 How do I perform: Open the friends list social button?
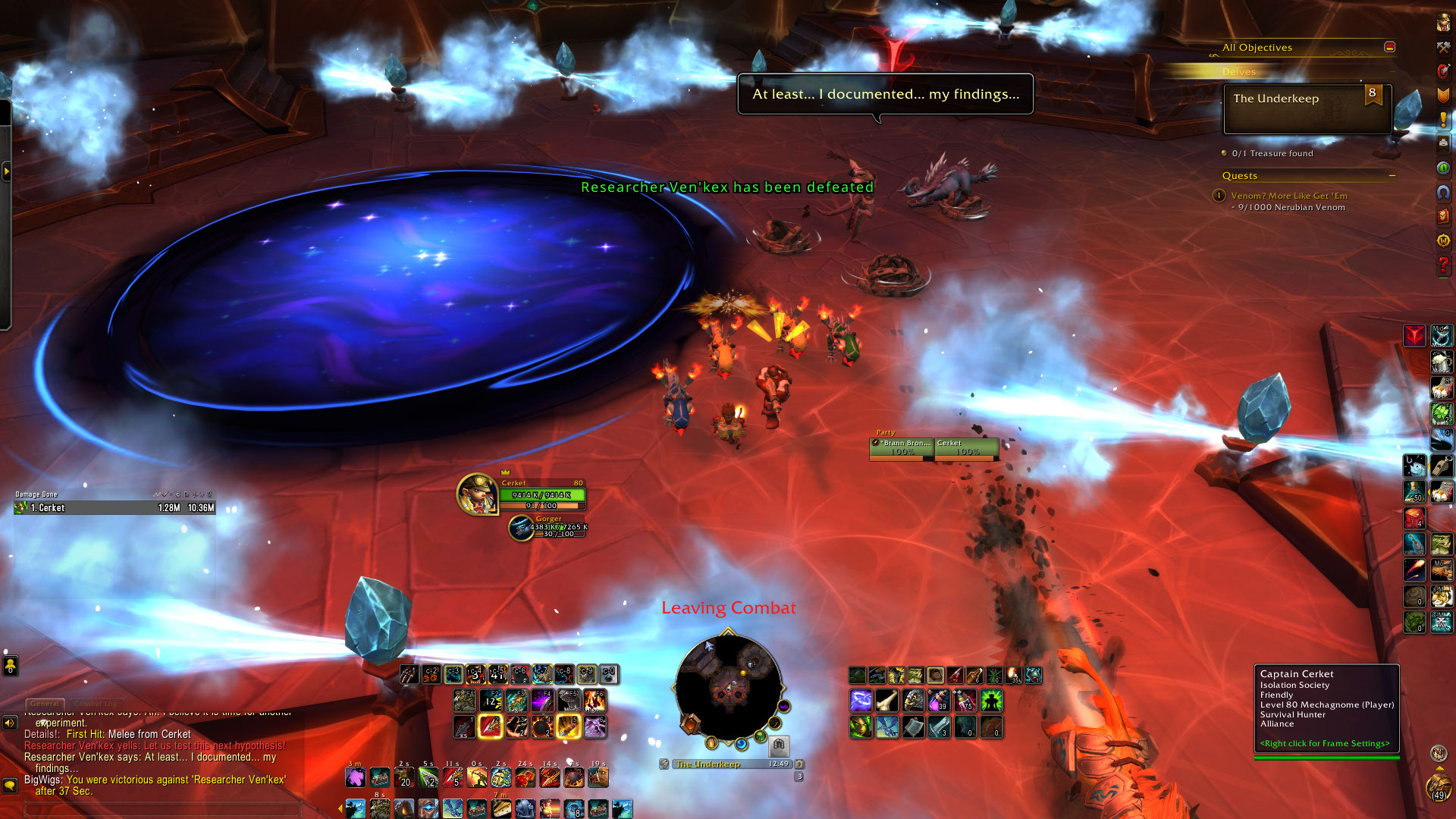10,666
